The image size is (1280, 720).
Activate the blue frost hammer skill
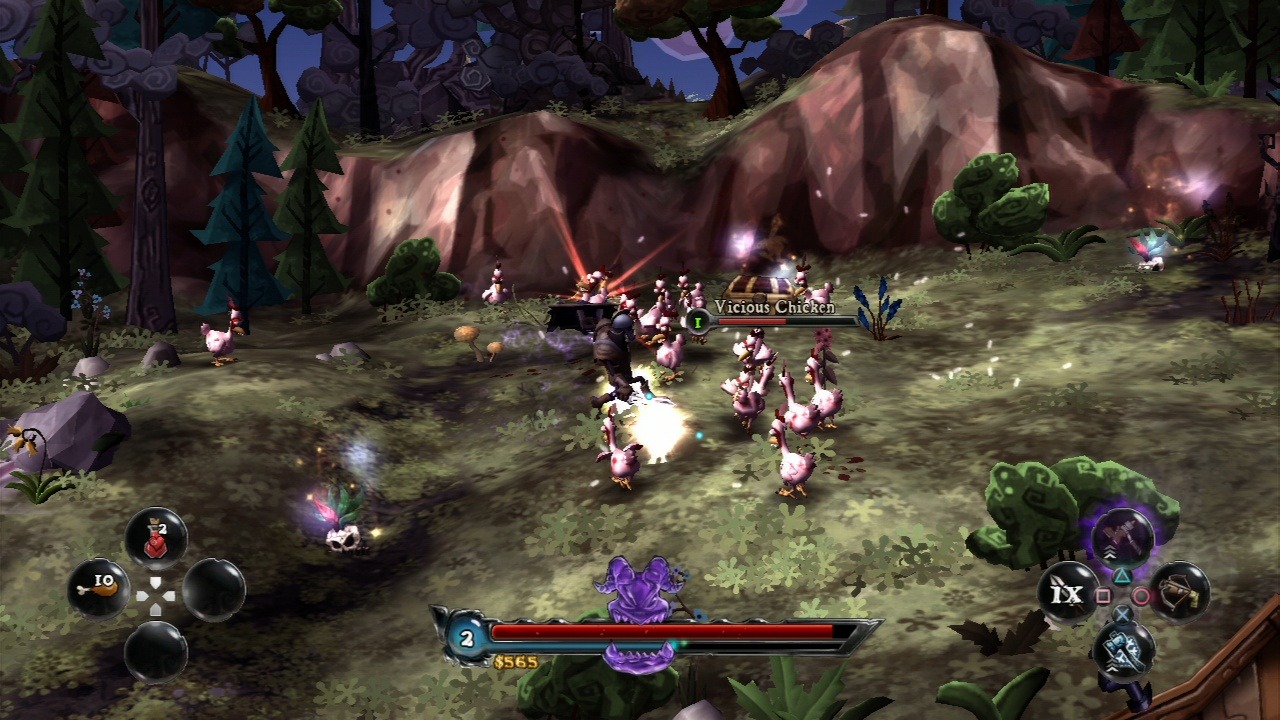click(1123, 648)
